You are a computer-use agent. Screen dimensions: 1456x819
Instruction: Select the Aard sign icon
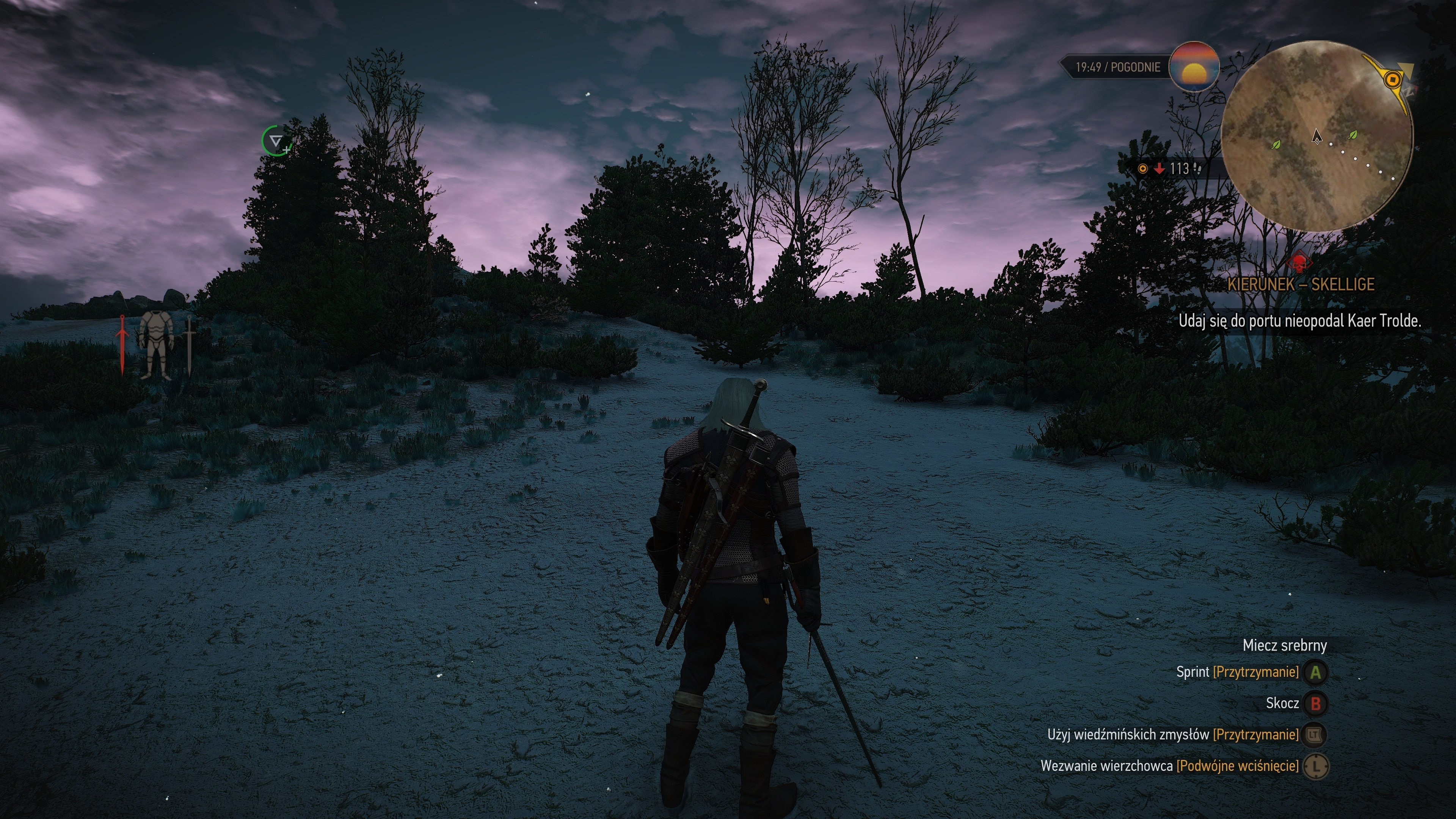276,141
